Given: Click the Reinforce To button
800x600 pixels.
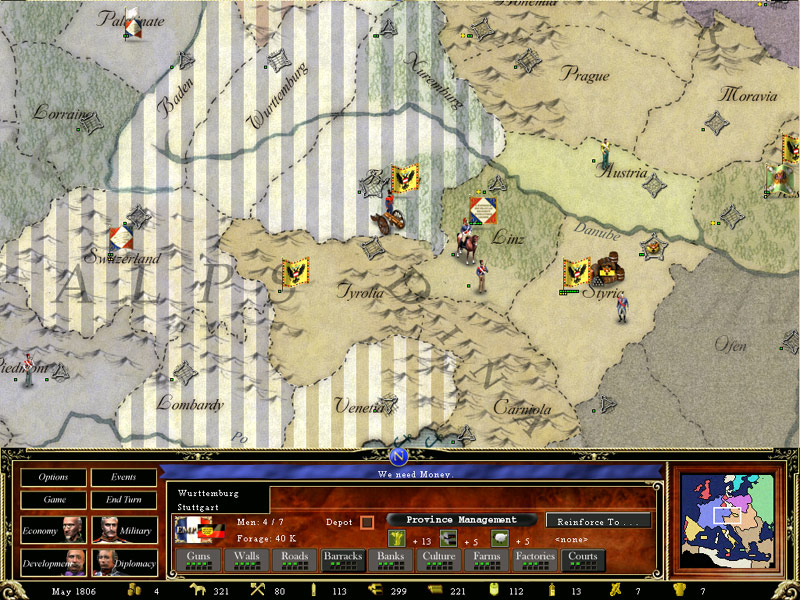Looking at the screenshot, I should click(598, 521).
